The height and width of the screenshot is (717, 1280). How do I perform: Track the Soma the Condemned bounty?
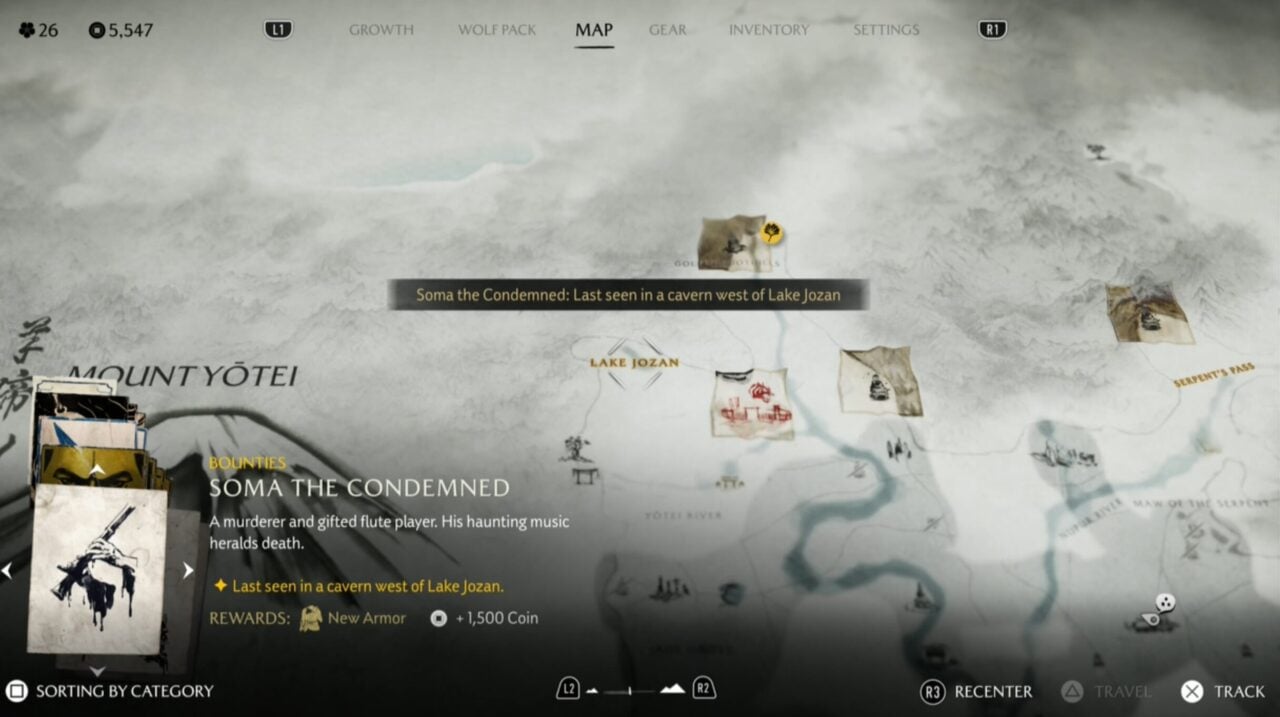[1226, 691]
